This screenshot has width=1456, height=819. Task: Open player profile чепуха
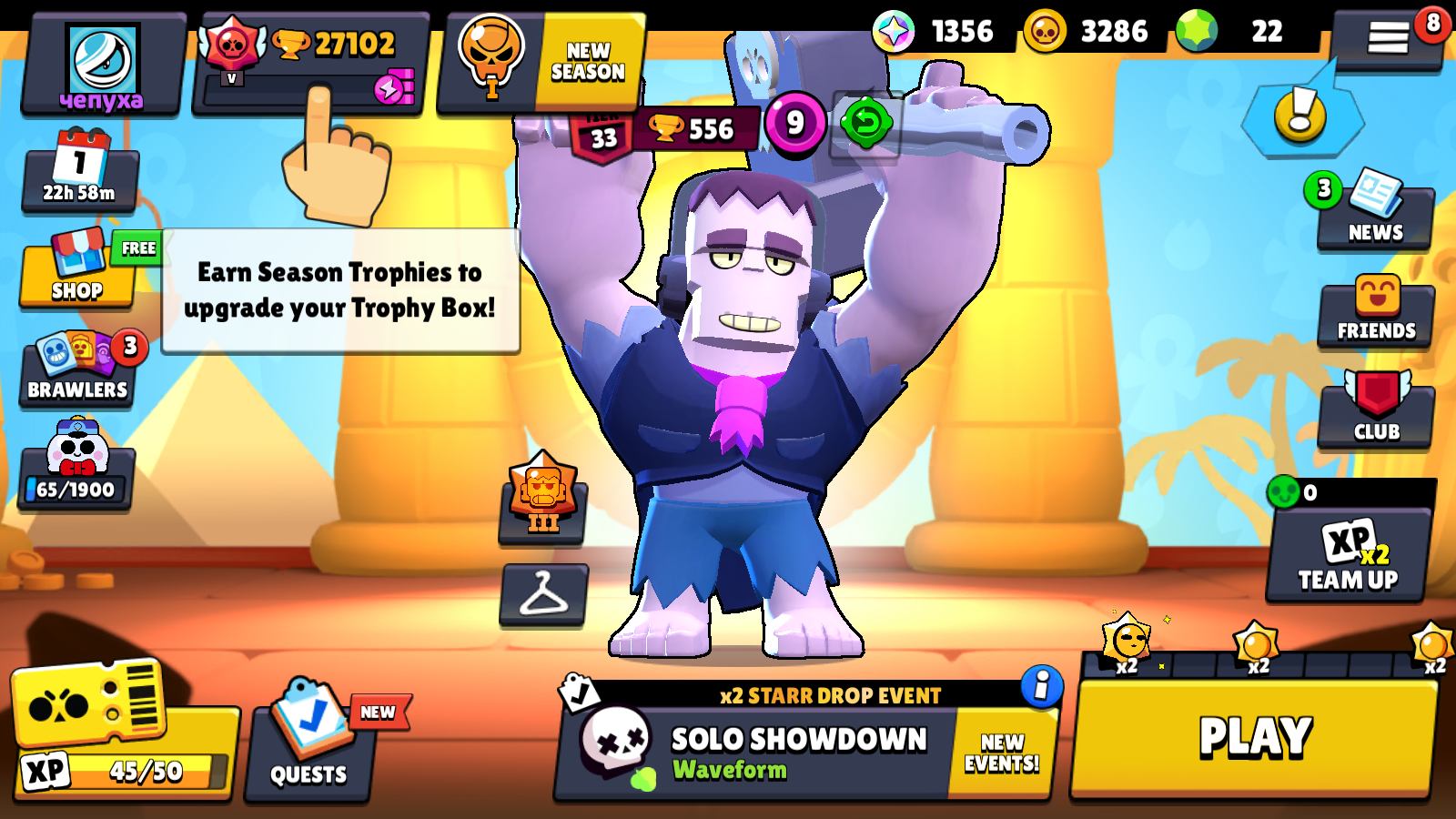pos(103,59)
